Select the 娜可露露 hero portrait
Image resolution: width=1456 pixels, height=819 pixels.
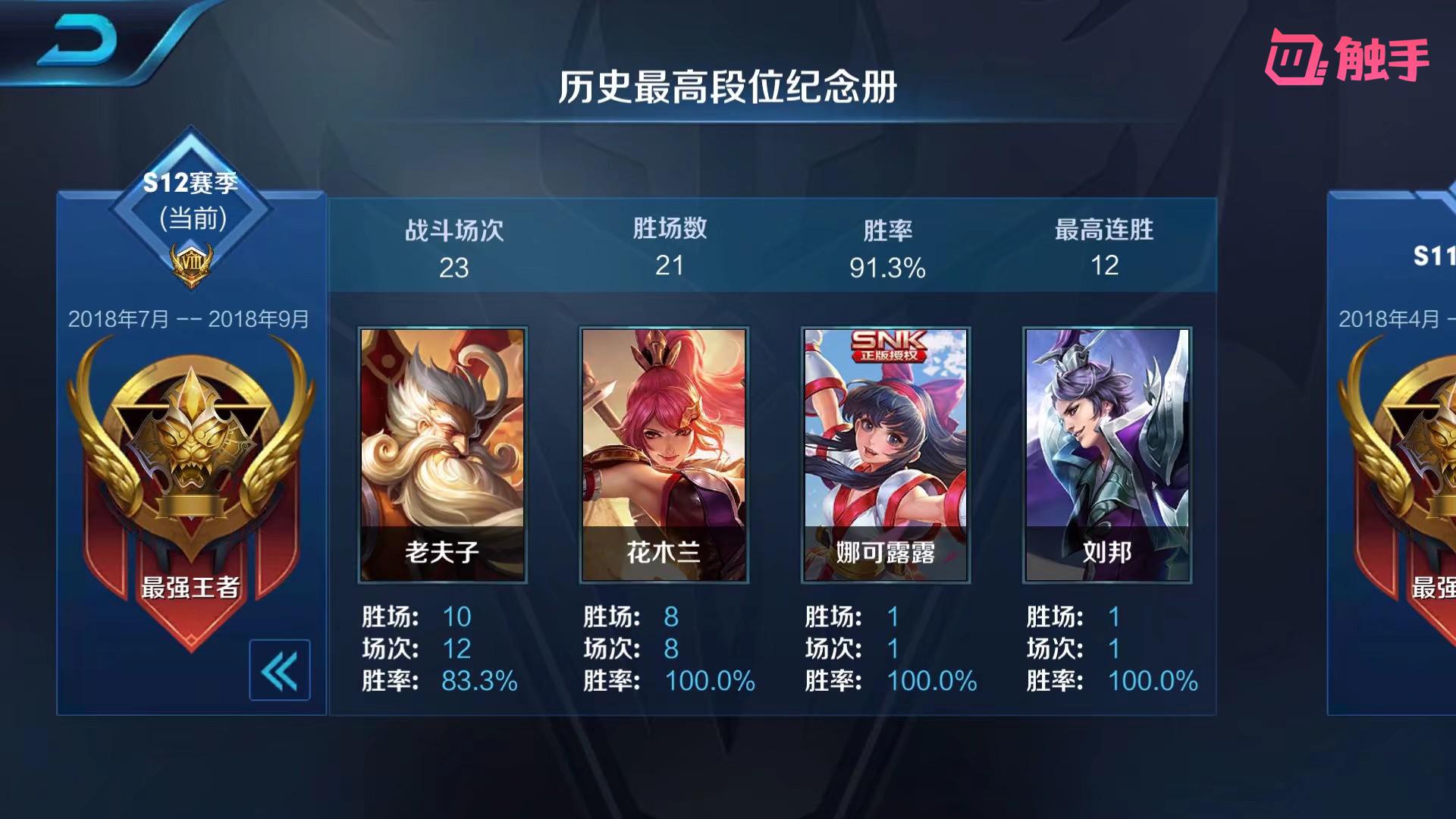click(x=885, y=447)
